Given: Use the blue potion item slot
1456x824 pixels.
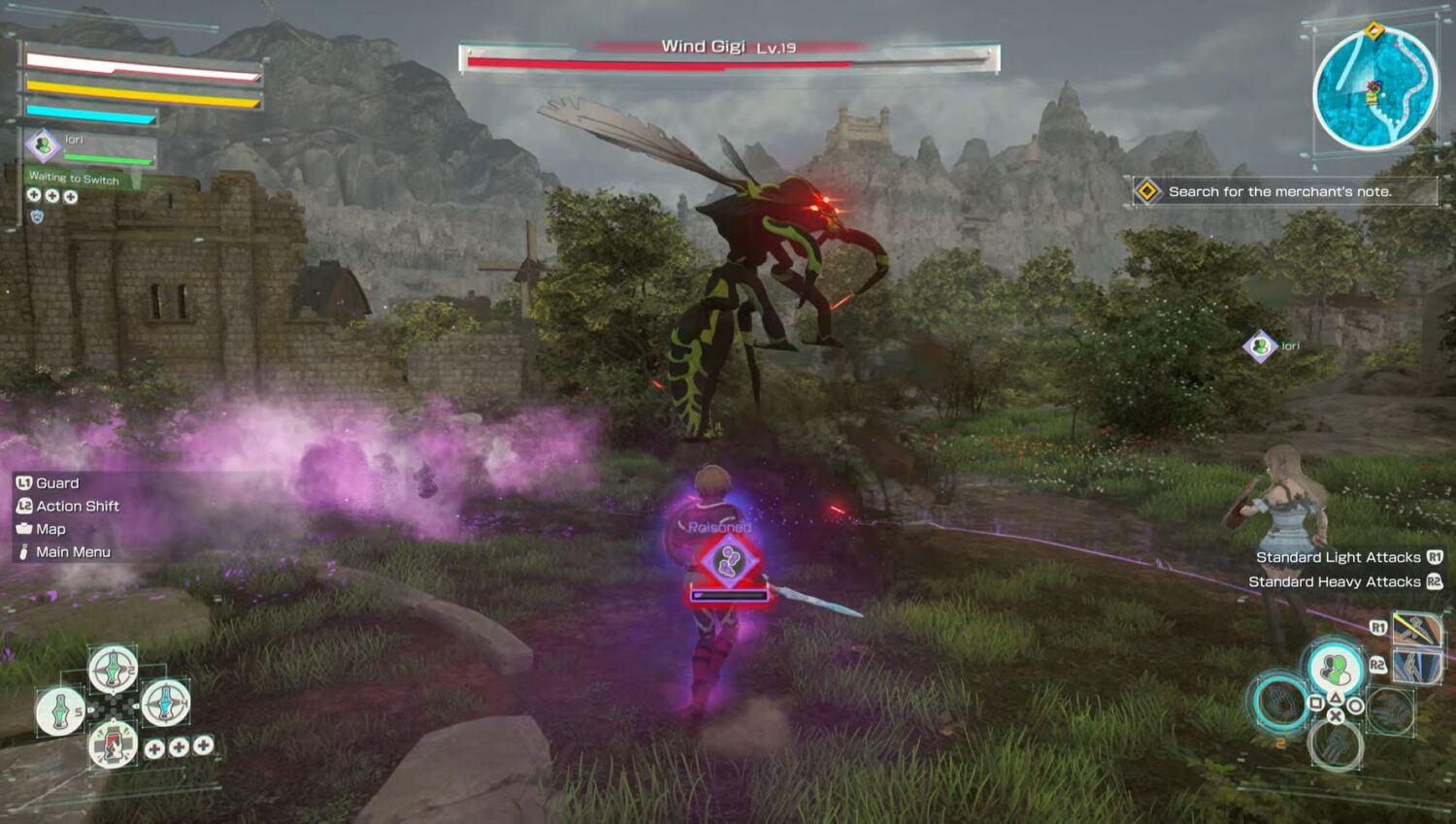Looking at the screenshot, I should 165,702.
